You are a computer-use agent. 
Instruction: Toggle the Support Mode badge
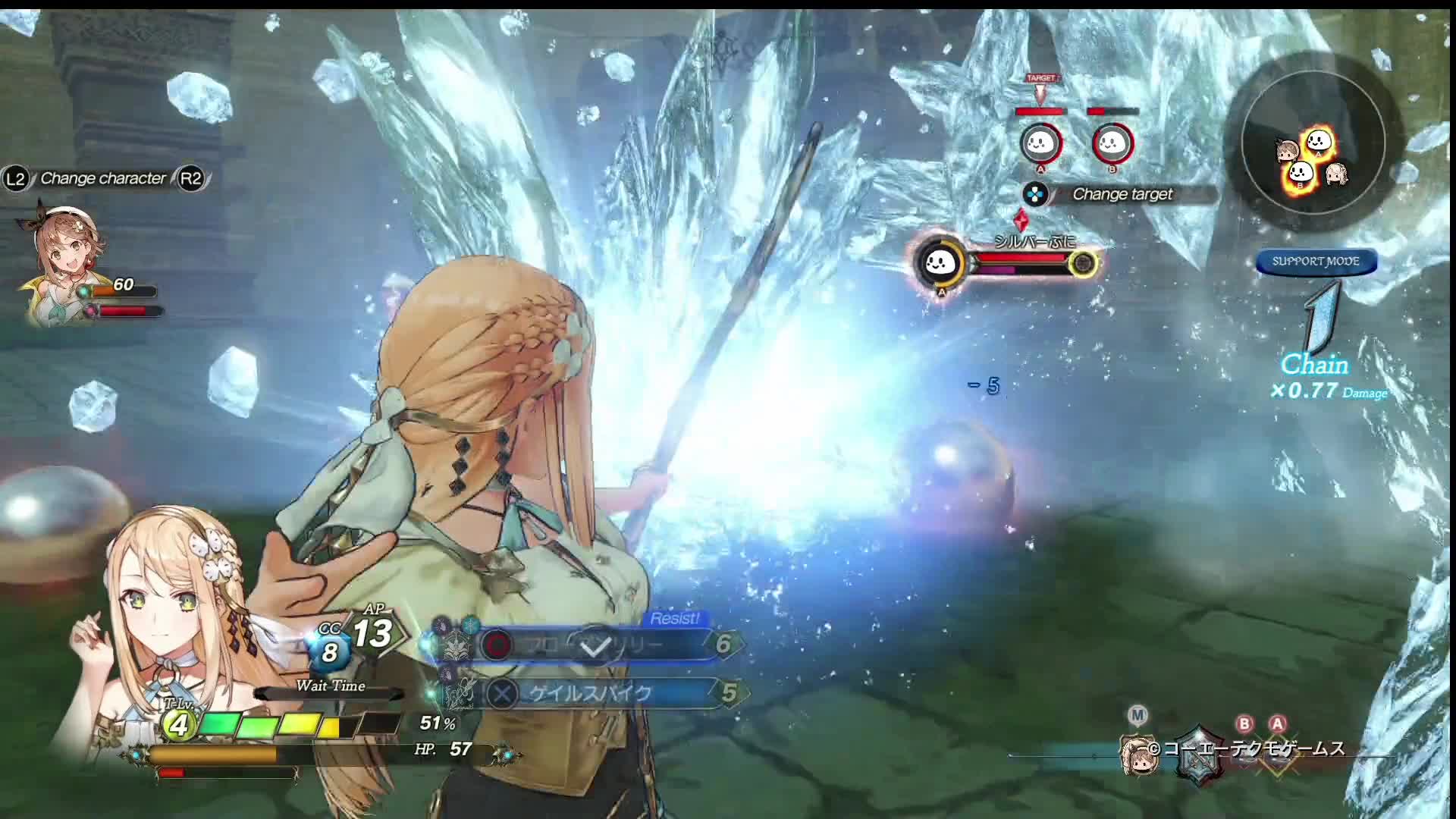pyautogui.click(x=1316, y=262)
